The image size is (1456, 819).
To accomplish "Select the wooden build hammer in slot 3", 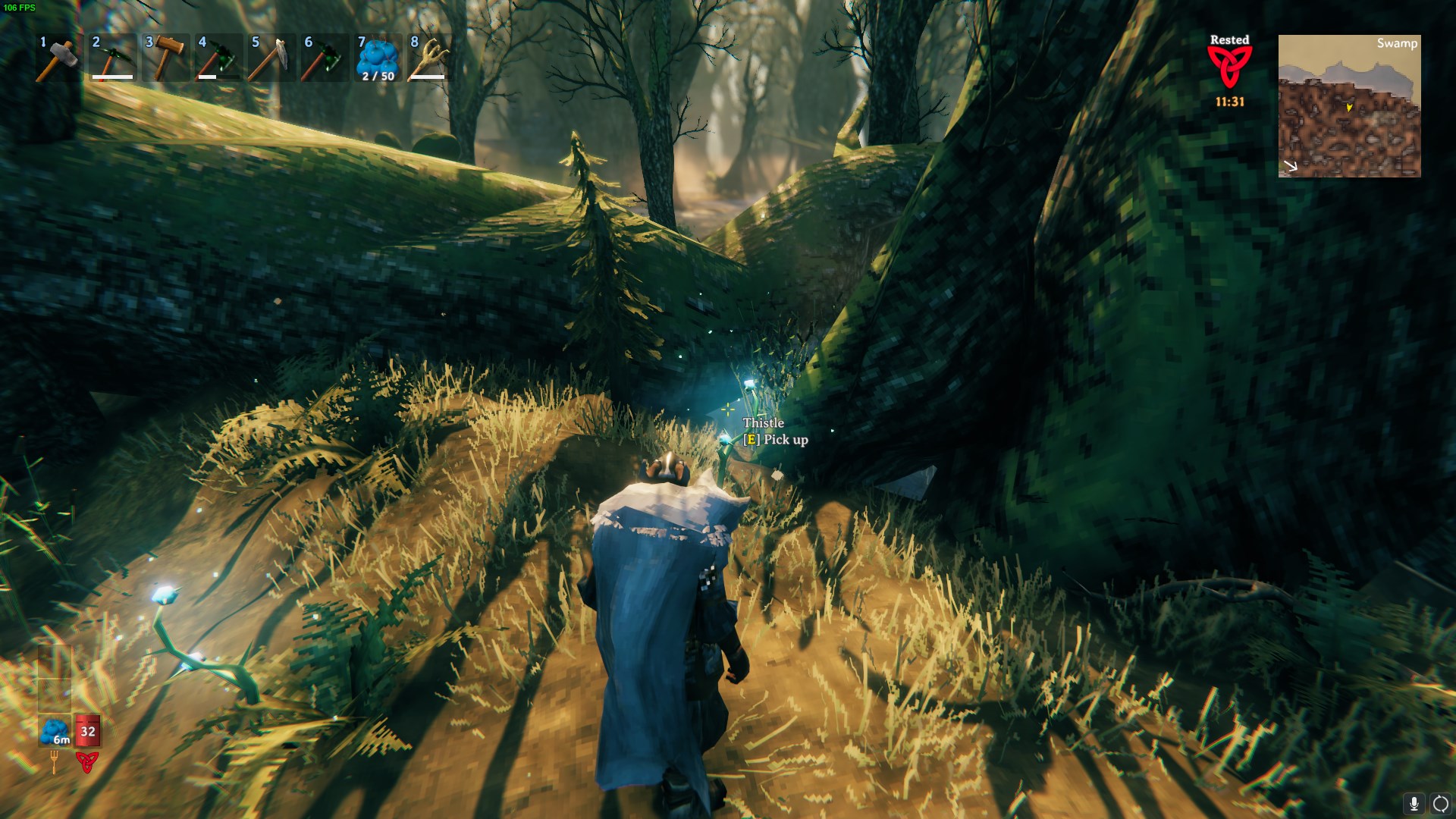I will 165,58.
